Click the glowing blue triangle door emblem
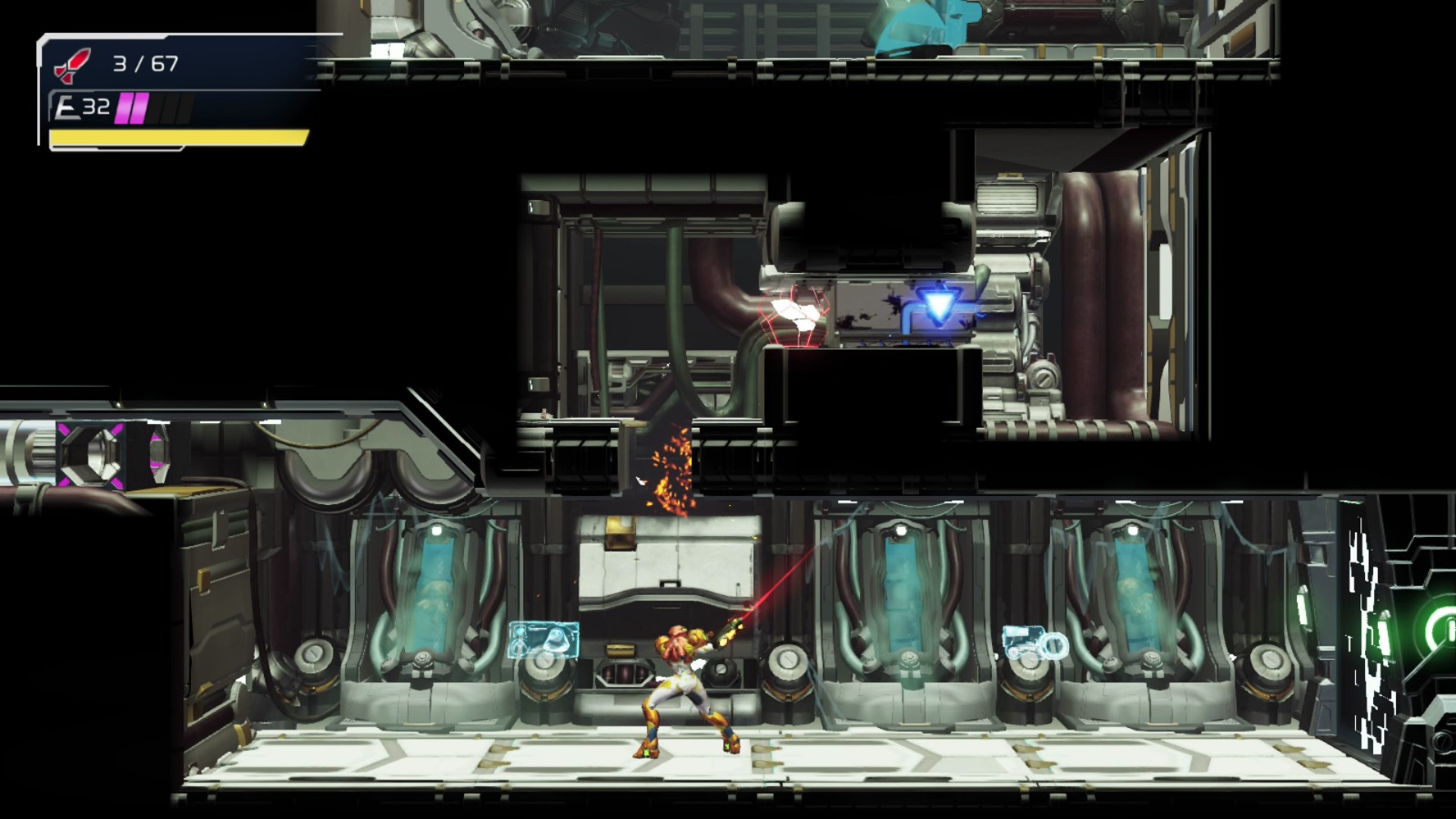1456x819 pixels. tap(939, 304)
